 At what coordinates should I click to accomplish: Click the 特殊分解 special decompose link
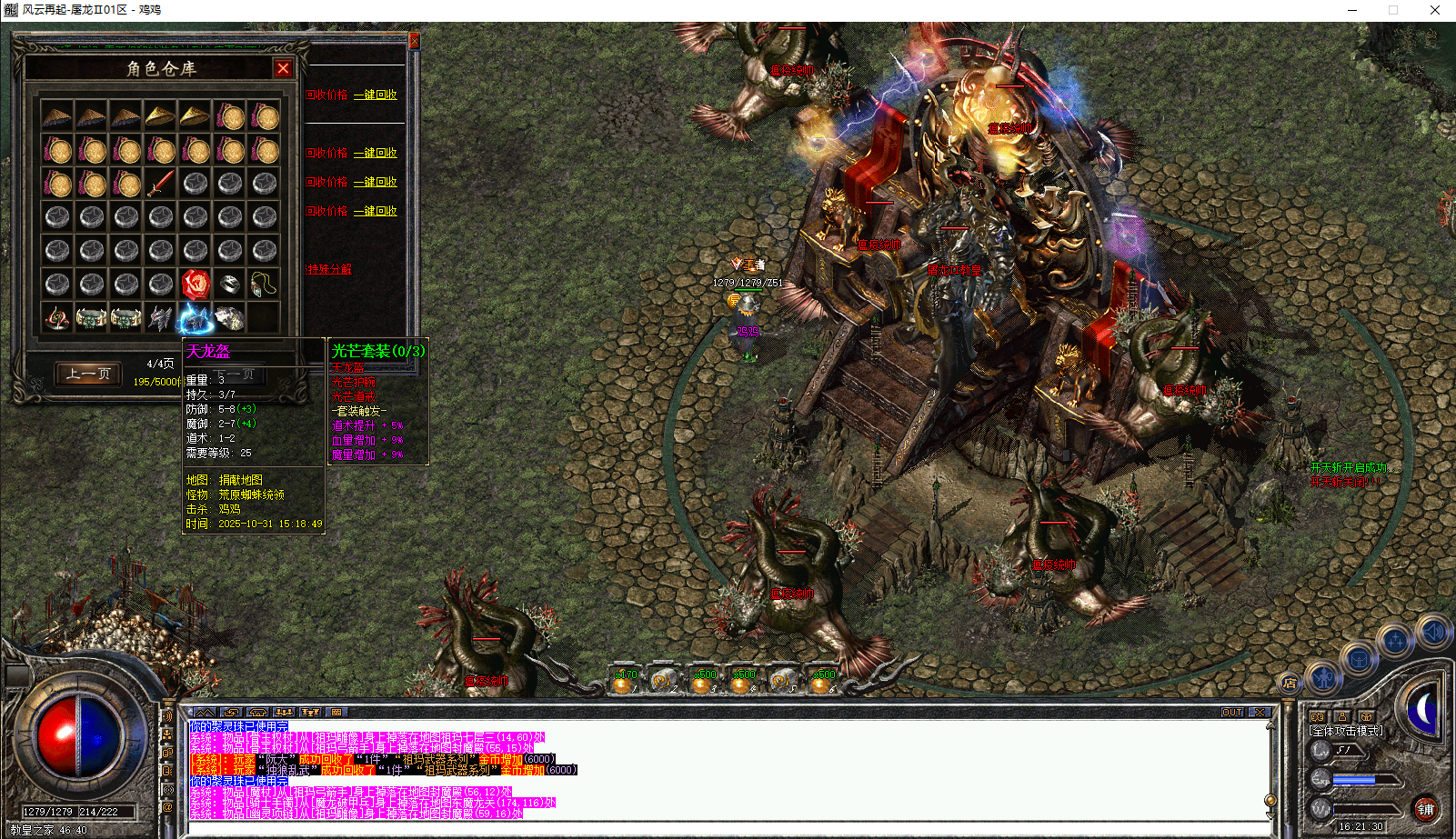(x=329, y=269)
